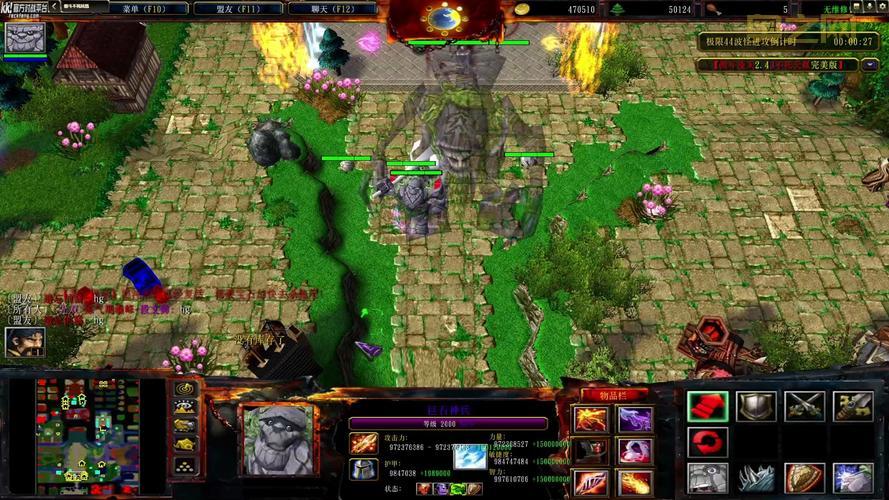Viewport: 889px width, 500px height.
Task: Use the fiery orange streak inventory item
Action: click(634, 484)
